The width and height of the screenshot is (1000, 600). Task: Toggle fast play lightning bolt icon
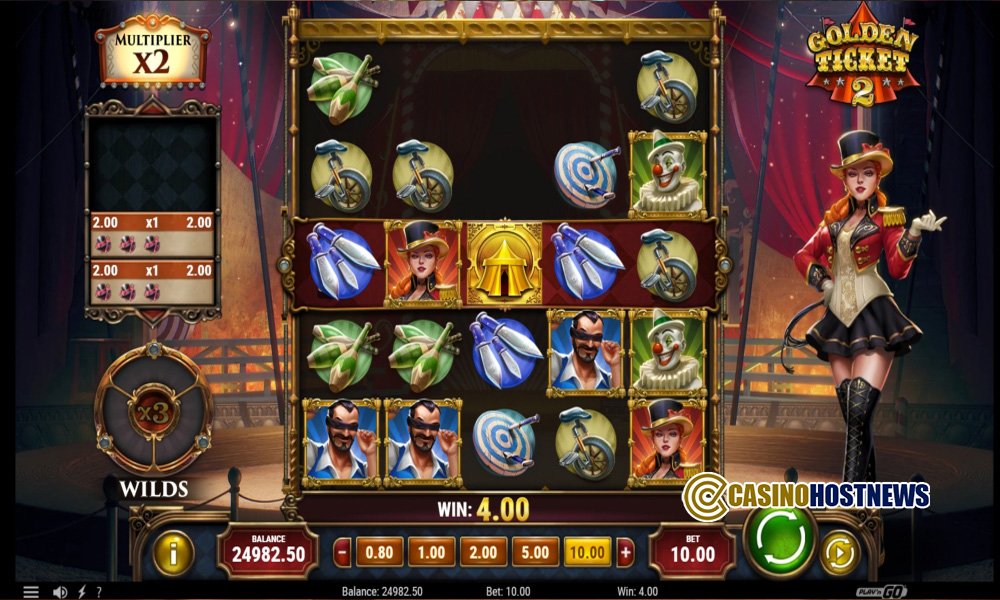point(81,592)
